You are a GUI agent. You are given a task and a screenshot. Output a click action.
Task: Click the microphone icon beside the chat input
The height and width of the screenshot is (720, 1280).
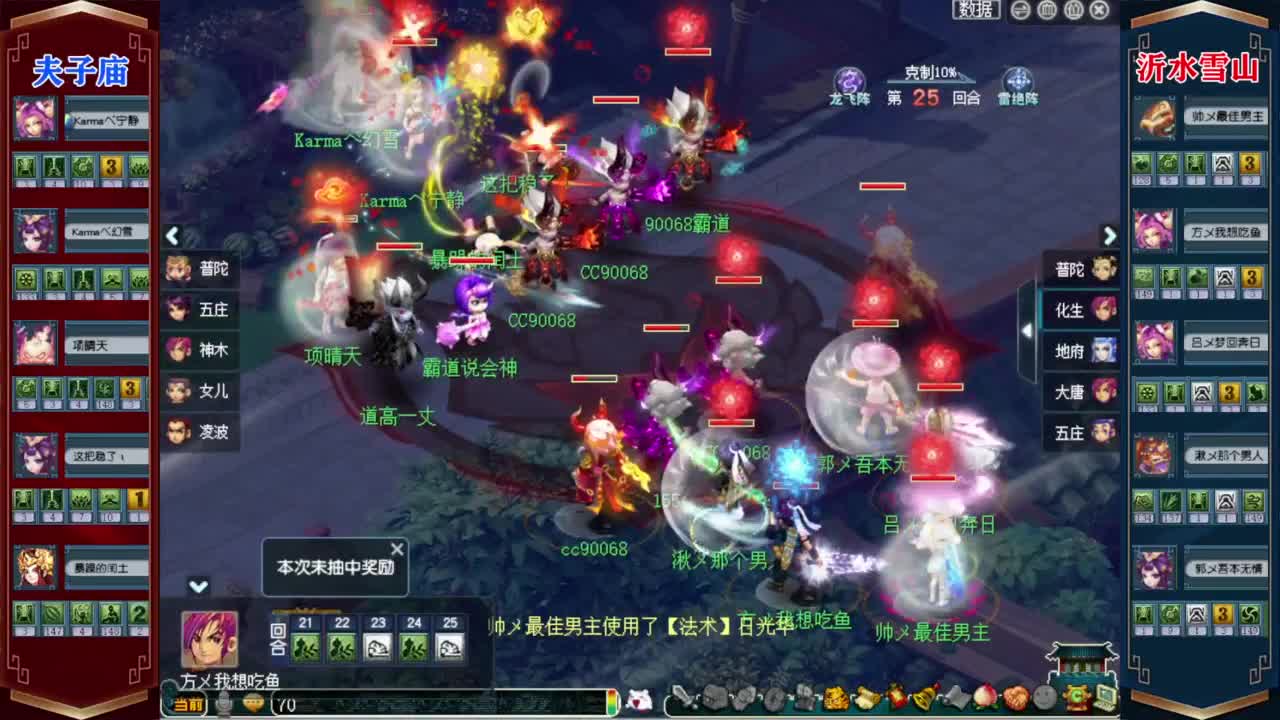click(x=224, y=703)
